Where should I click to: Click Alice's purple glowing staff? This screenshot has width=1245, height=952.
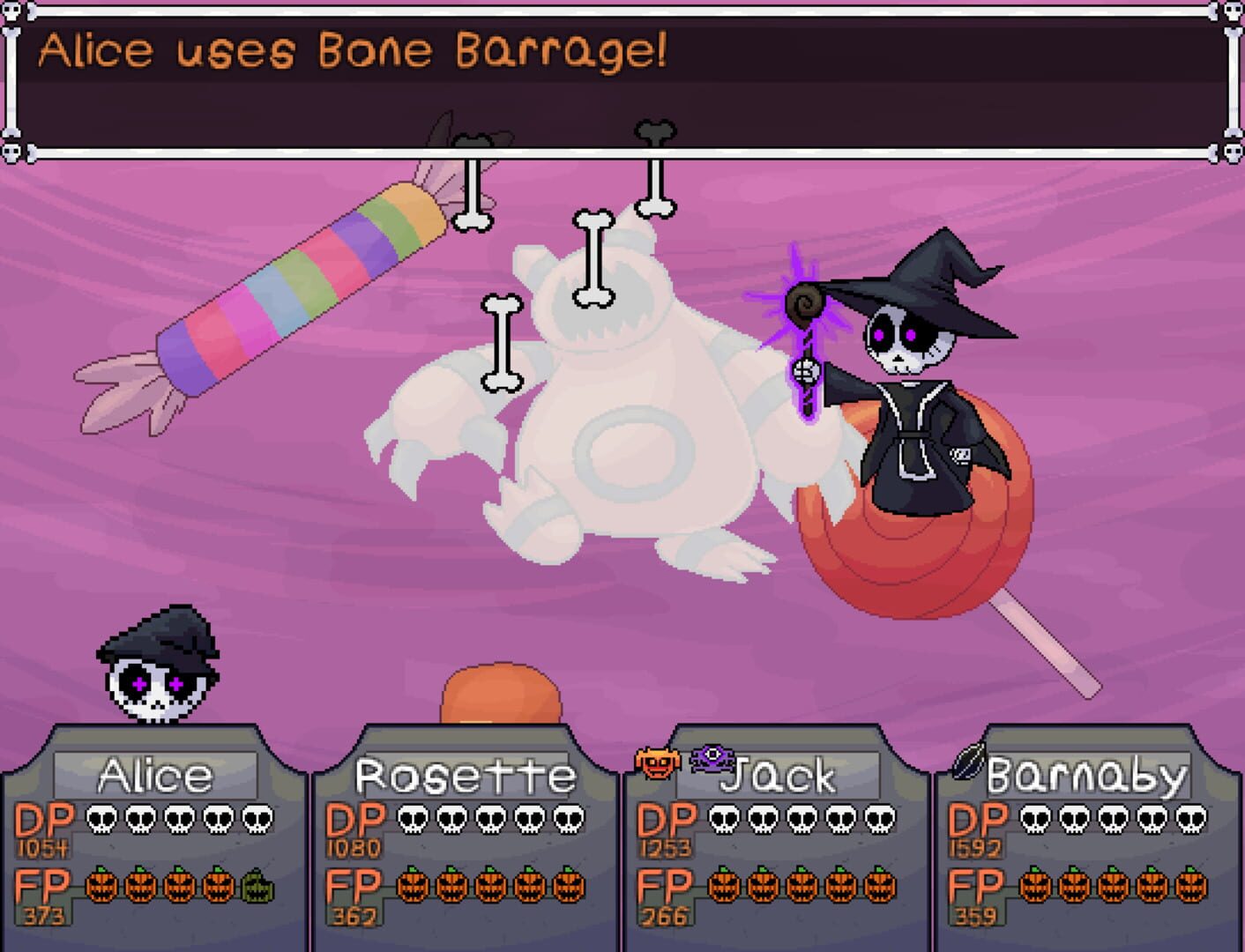point(806,353)
